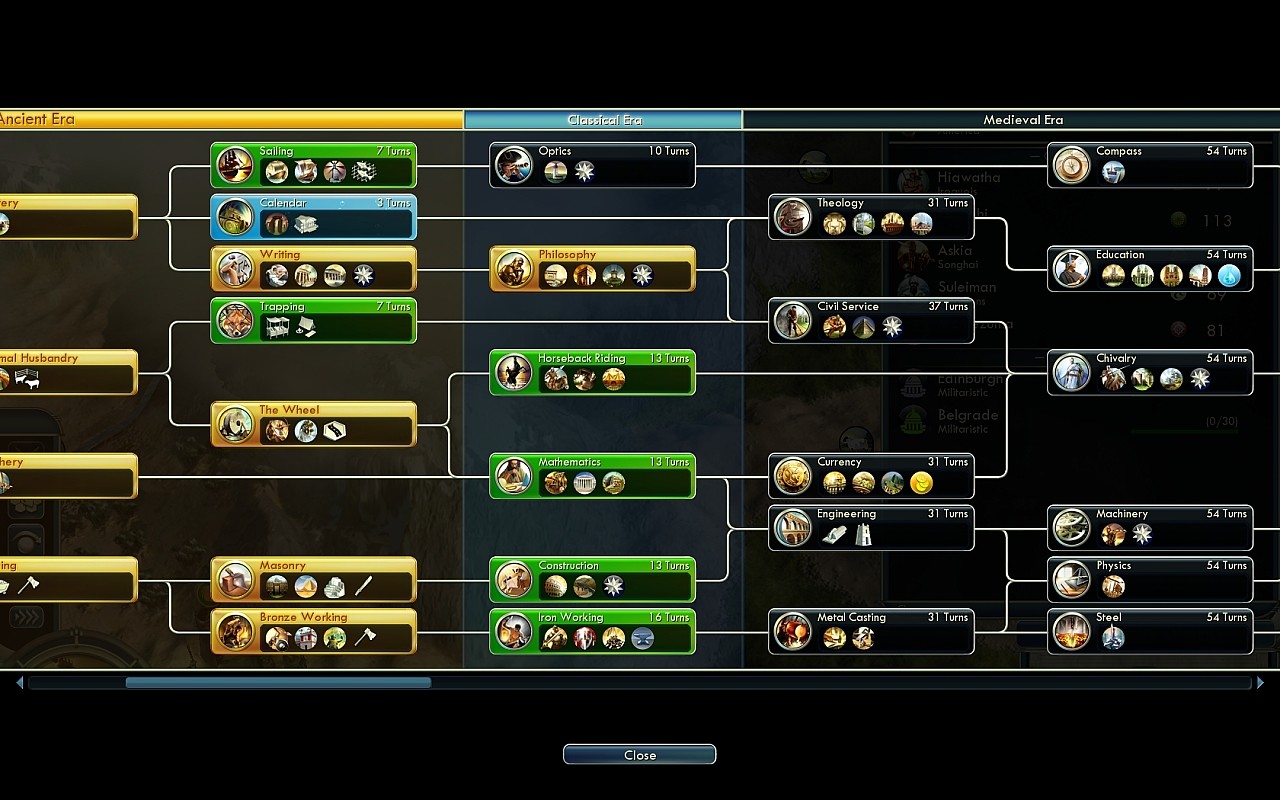The width and height of the screenshot is (1280, 800).
Task: Choose the Compass technology
Action: coord(1150,165)
